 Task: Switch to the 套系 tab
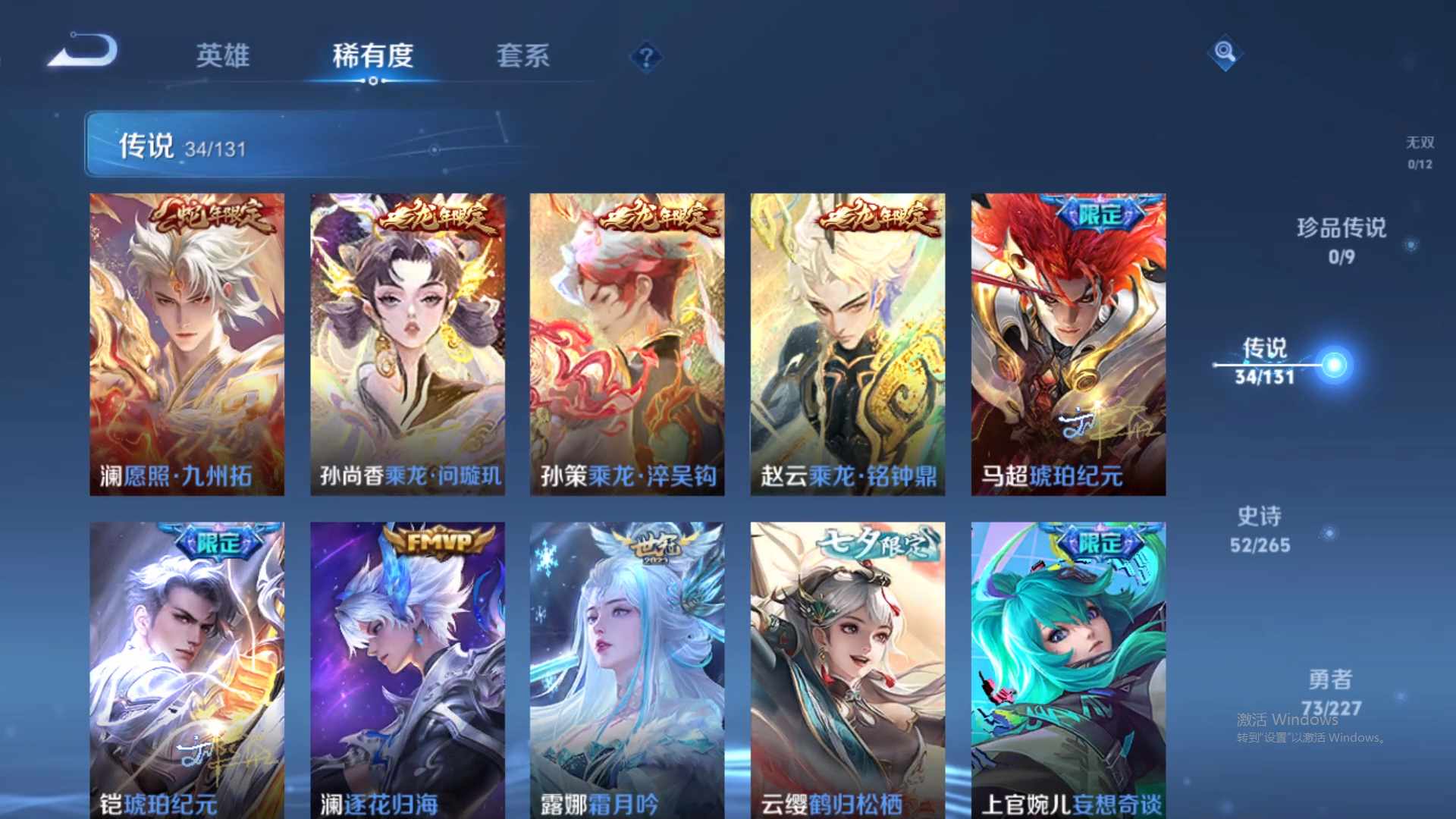click(x=523, y=57)
